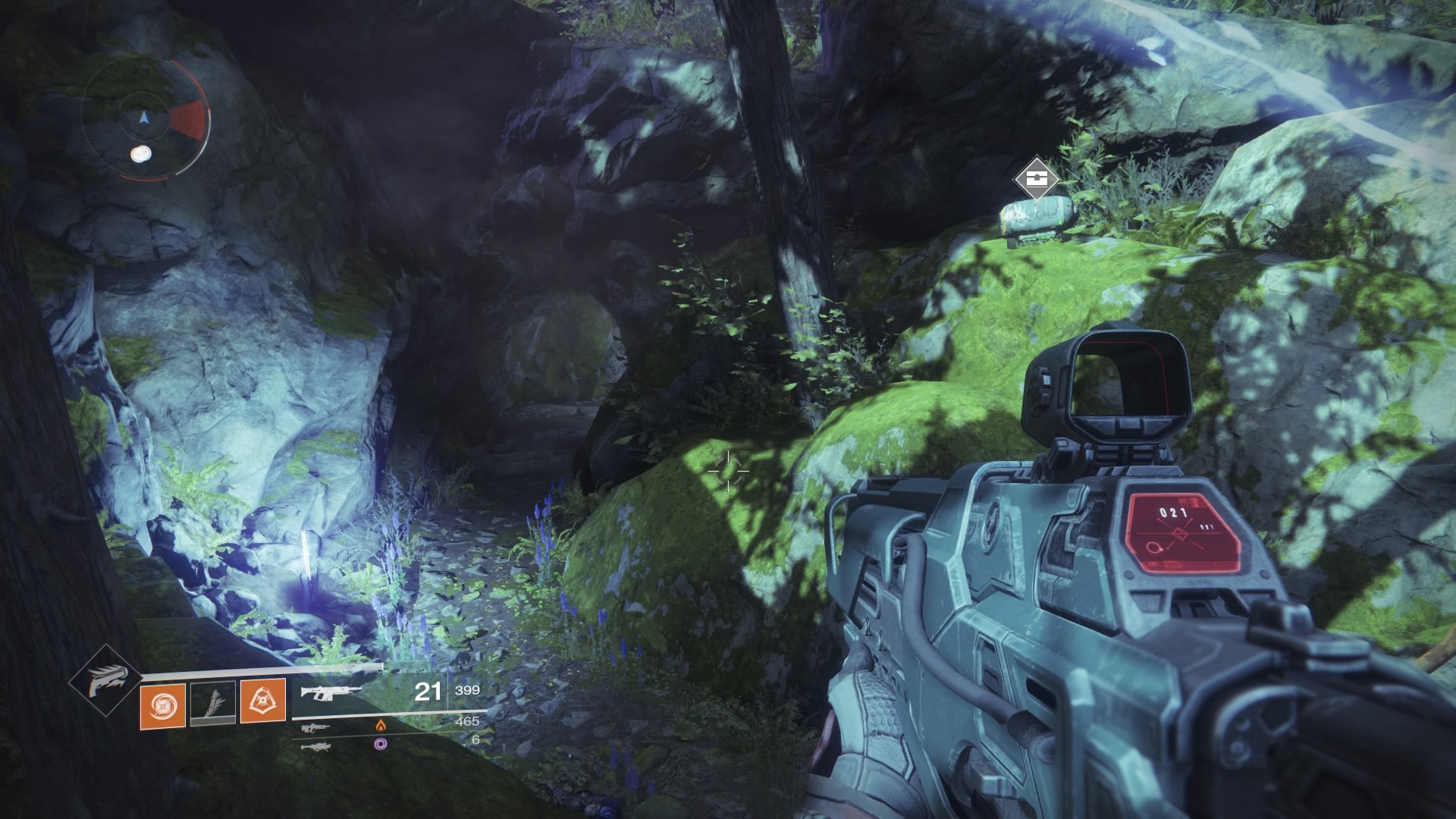Click the circular radar in the corner
Screen dimensions: 1456x819
[144, 120]
